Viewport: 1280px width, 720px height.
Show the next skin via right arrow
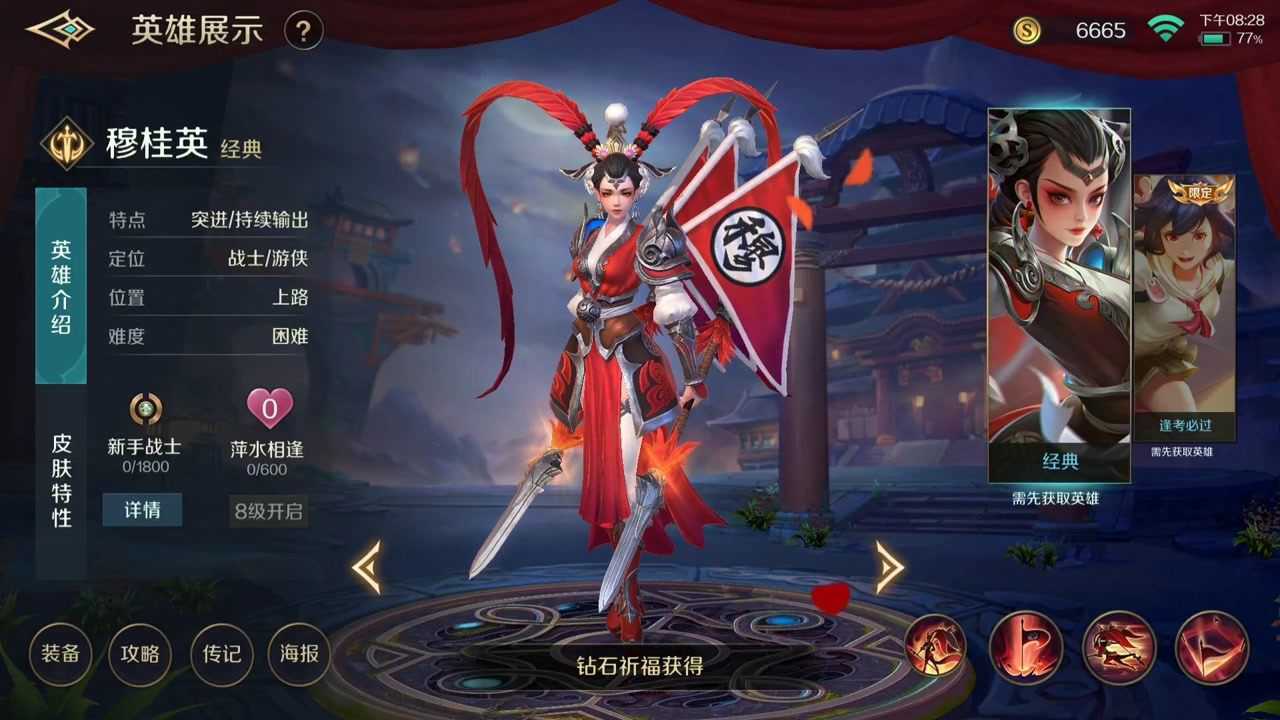tap(888, 568)
